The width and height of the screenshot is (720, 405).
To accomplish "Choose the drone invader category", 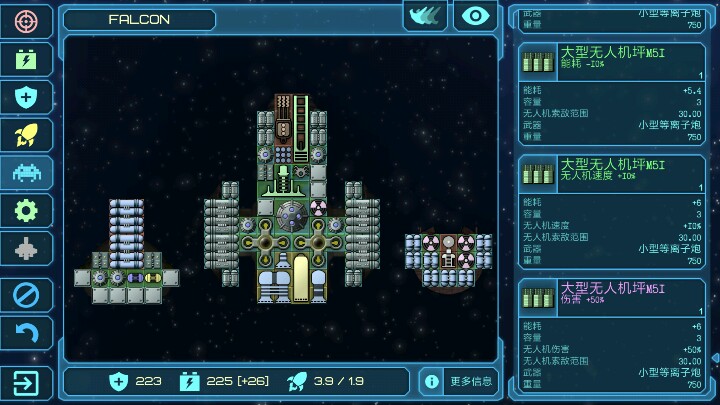I will pos(27,173).
